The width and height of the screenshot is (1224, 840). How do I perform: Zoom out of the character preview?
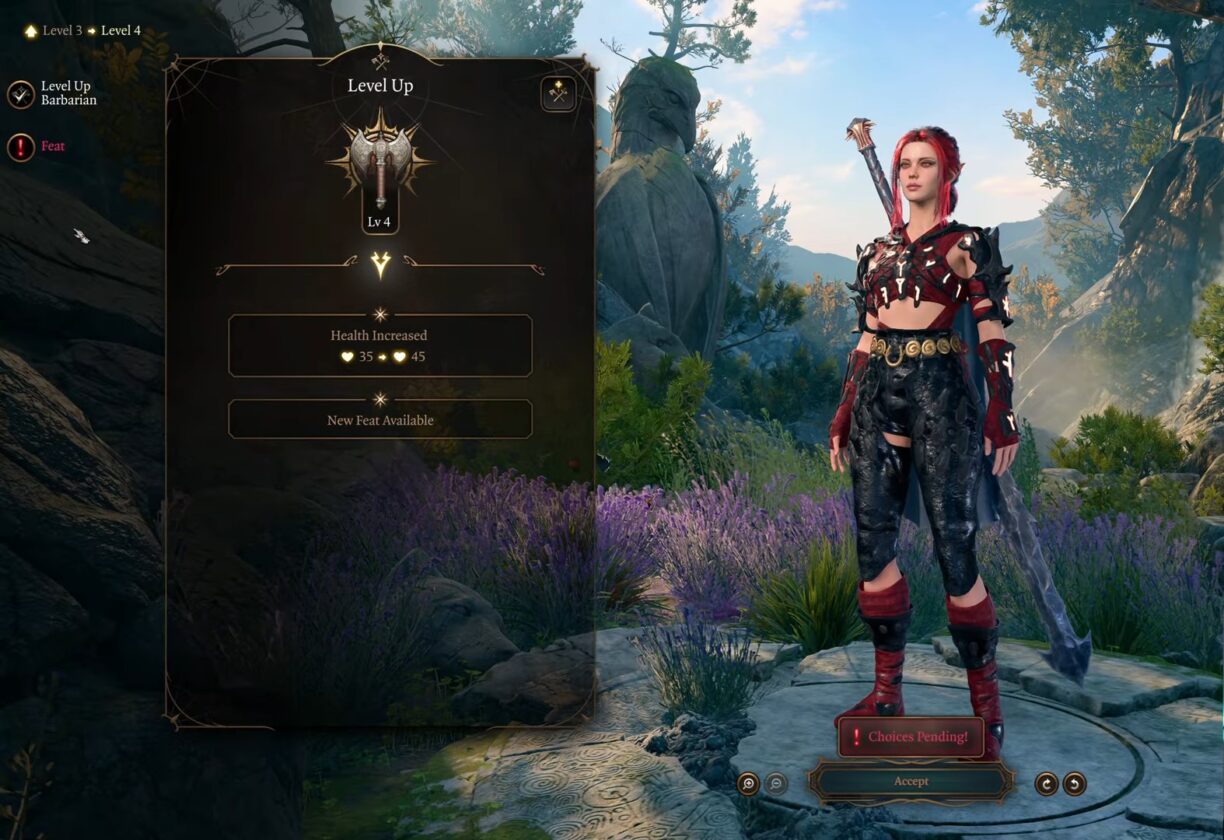tap(776, 783)
